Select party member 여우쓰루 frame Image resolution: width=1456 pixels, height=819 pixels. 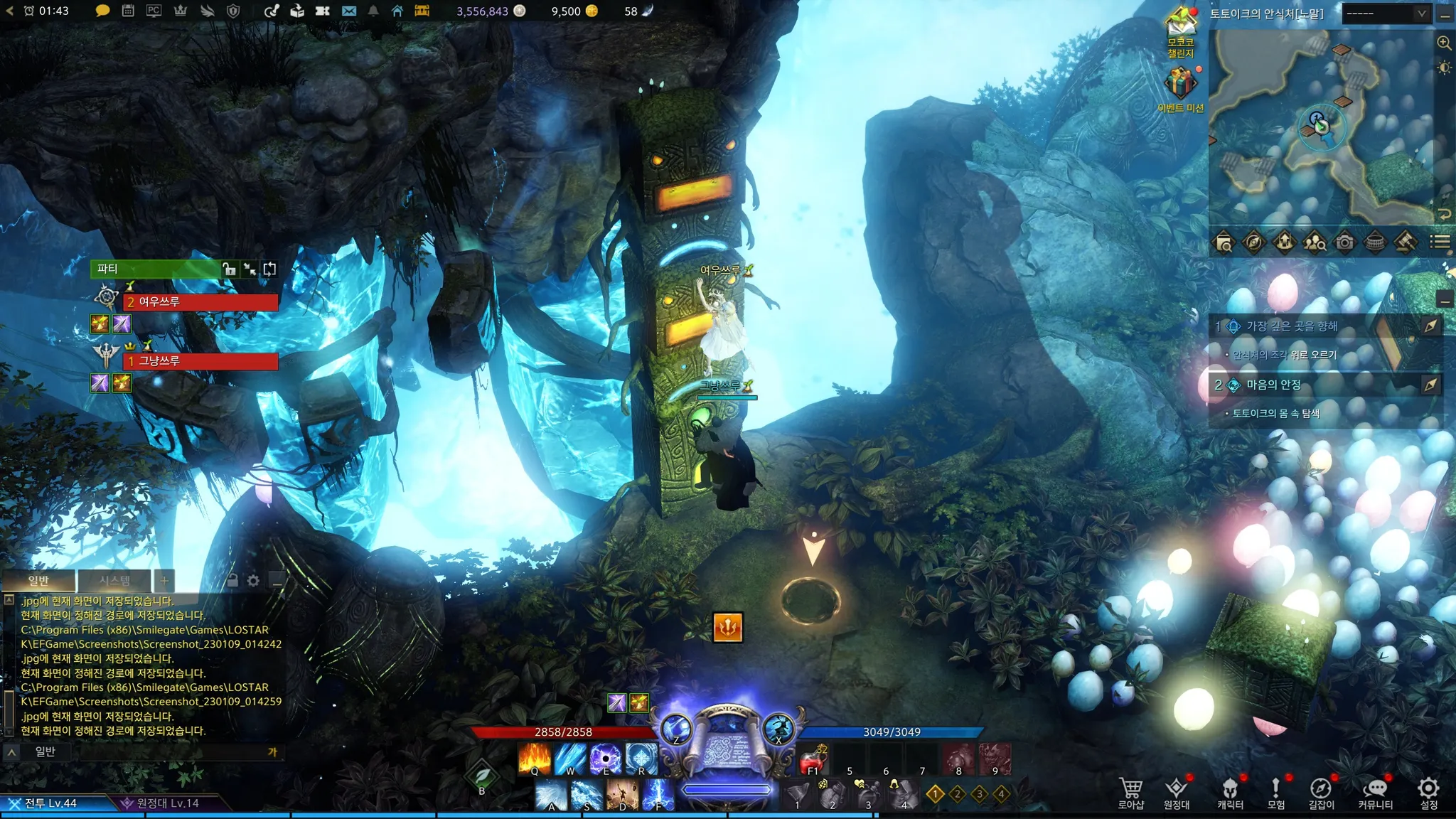(200, 302)
